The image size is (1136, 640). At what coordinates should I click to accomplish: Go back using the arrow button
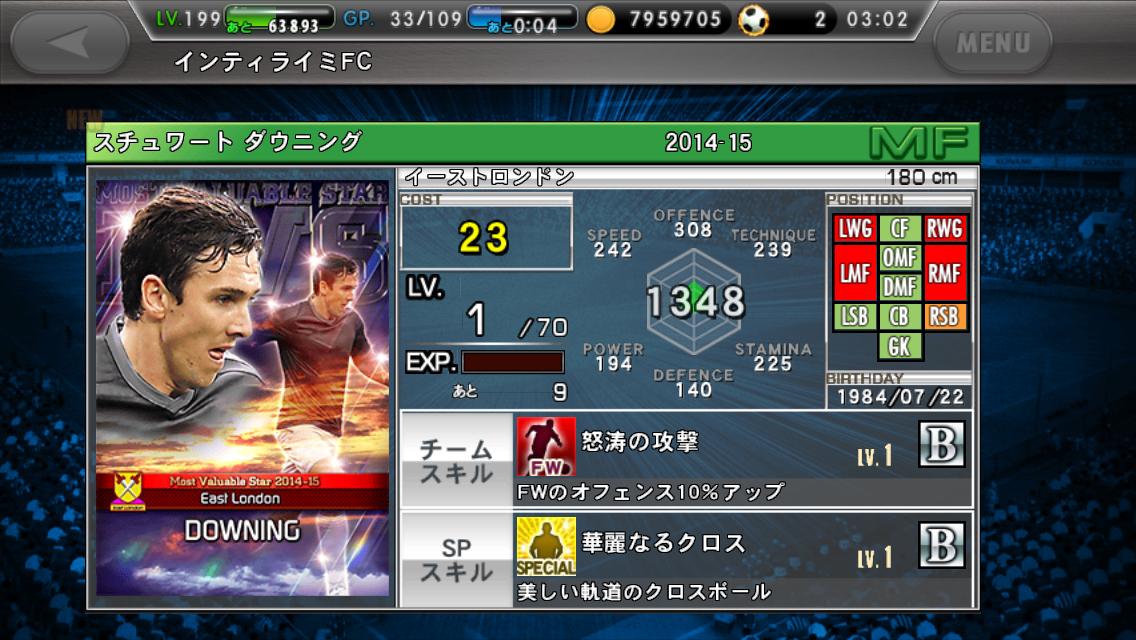[70, 42]
